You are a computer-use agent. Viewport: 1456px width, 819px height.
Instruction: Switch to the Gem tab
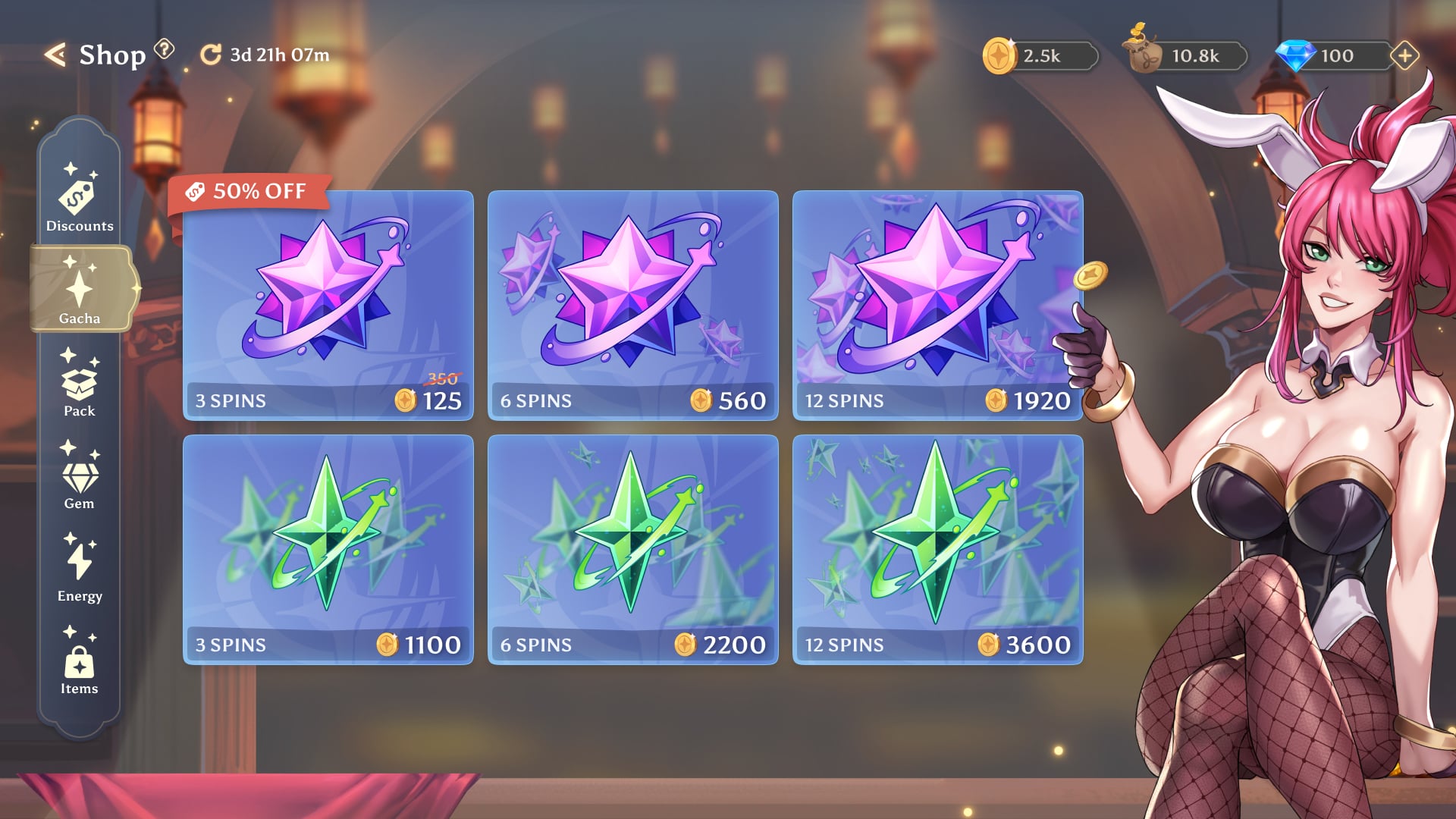click(x=80, y=475)
